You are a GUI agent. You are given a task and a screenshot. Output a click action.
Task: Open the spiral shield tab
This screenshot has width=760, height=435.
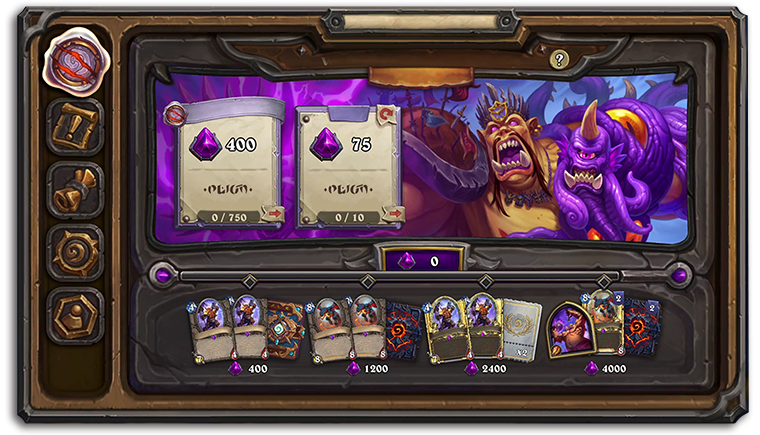(75, 252)
